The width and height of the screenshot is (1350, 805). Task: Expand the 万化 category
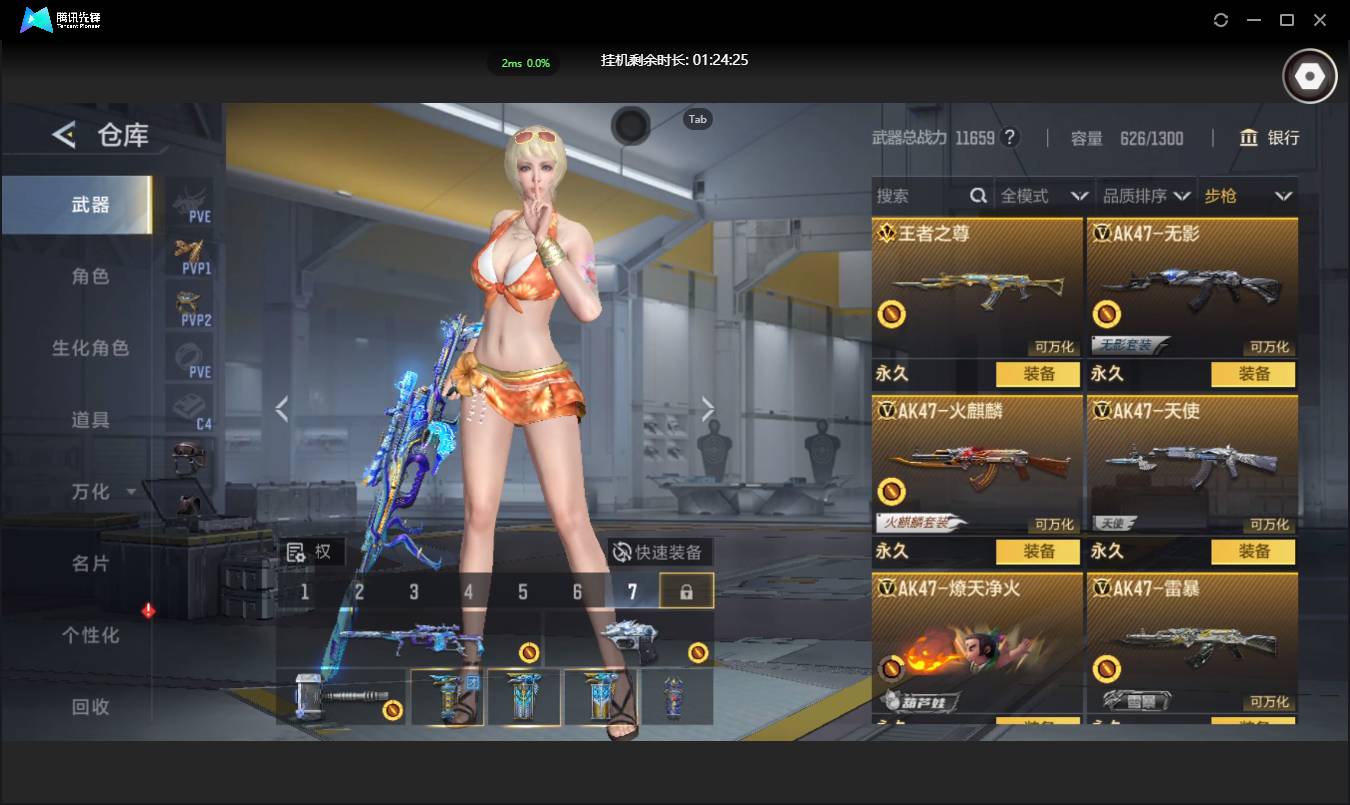[x=102, y=492]
